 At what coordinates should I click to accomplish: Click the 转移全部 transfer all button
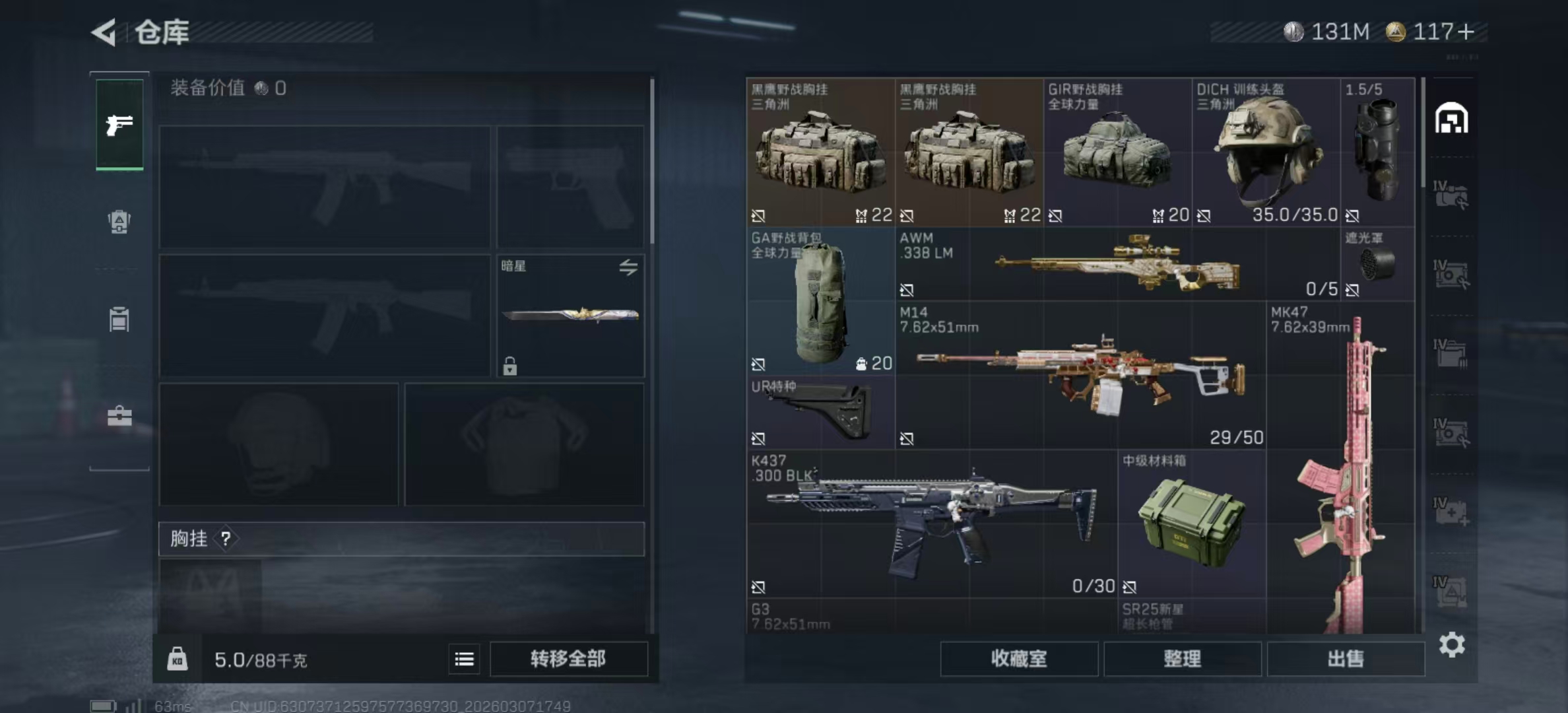point(568,658)
